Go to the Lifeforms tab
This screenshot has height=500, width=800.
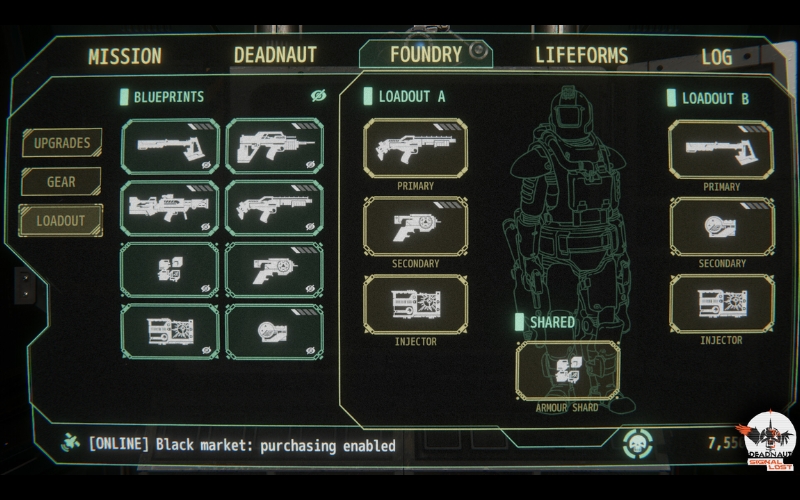pos(581,55)
